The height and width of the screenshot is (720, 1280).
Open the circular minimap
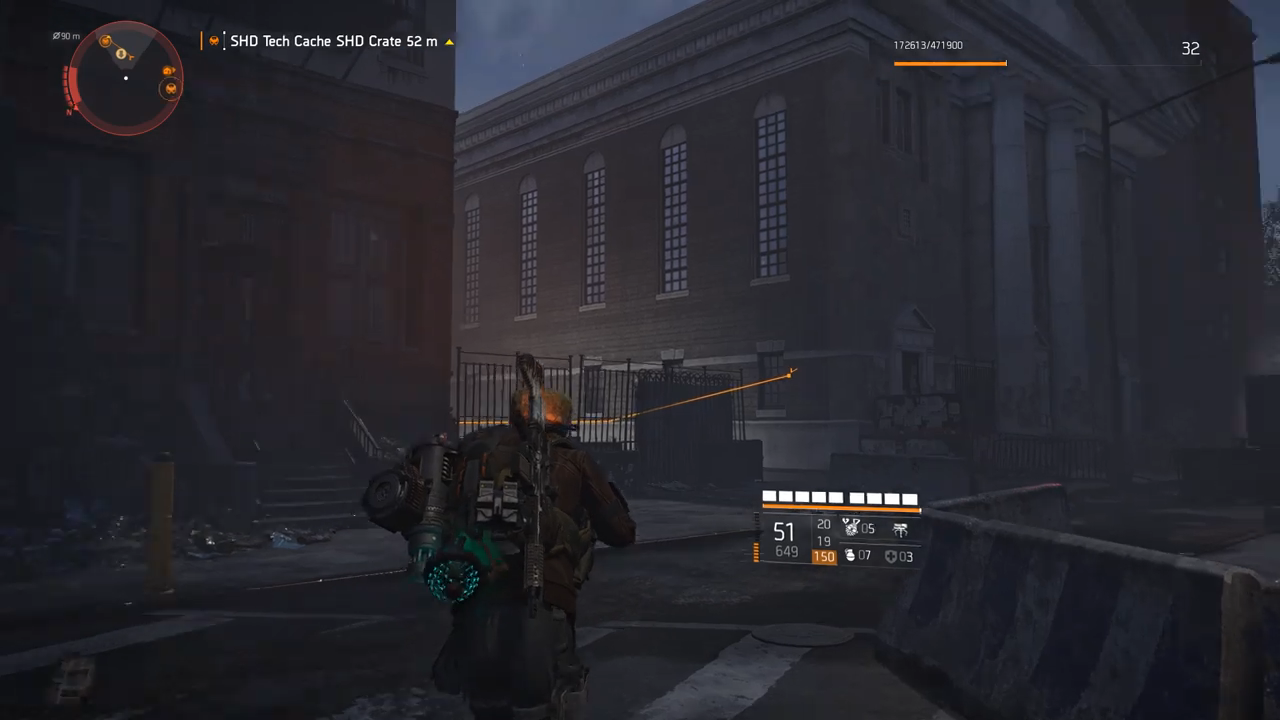(x=125, y=78)
